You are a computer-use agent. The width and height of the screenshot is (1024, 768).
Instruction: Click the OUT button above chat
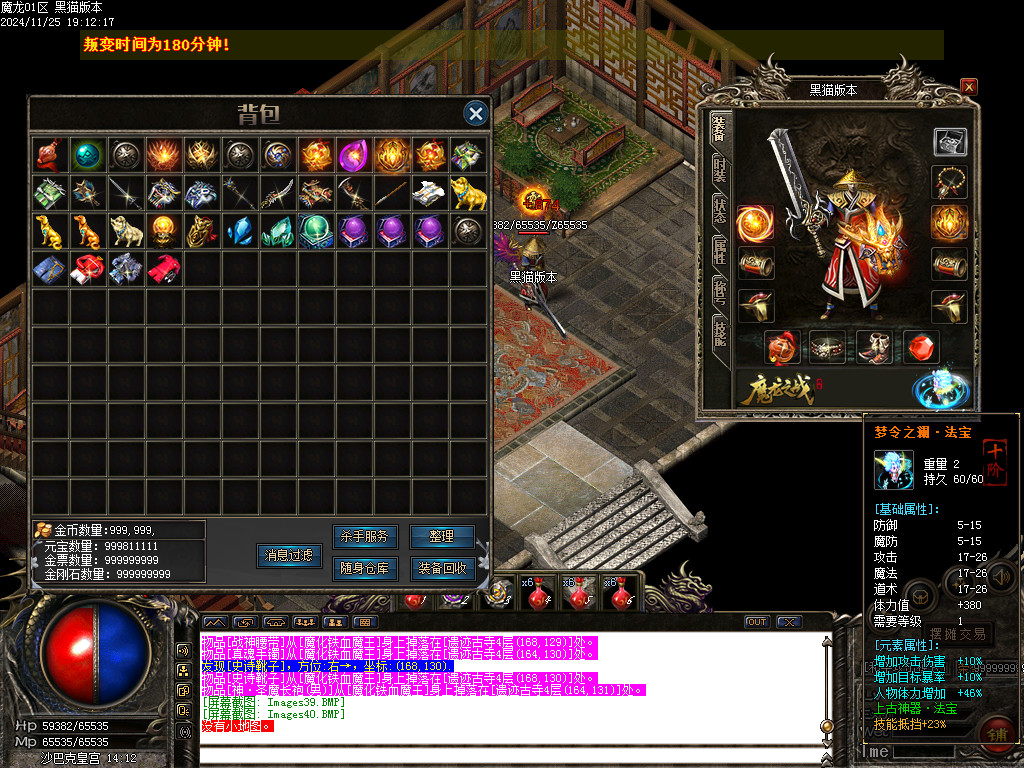(x=757, y=622)
